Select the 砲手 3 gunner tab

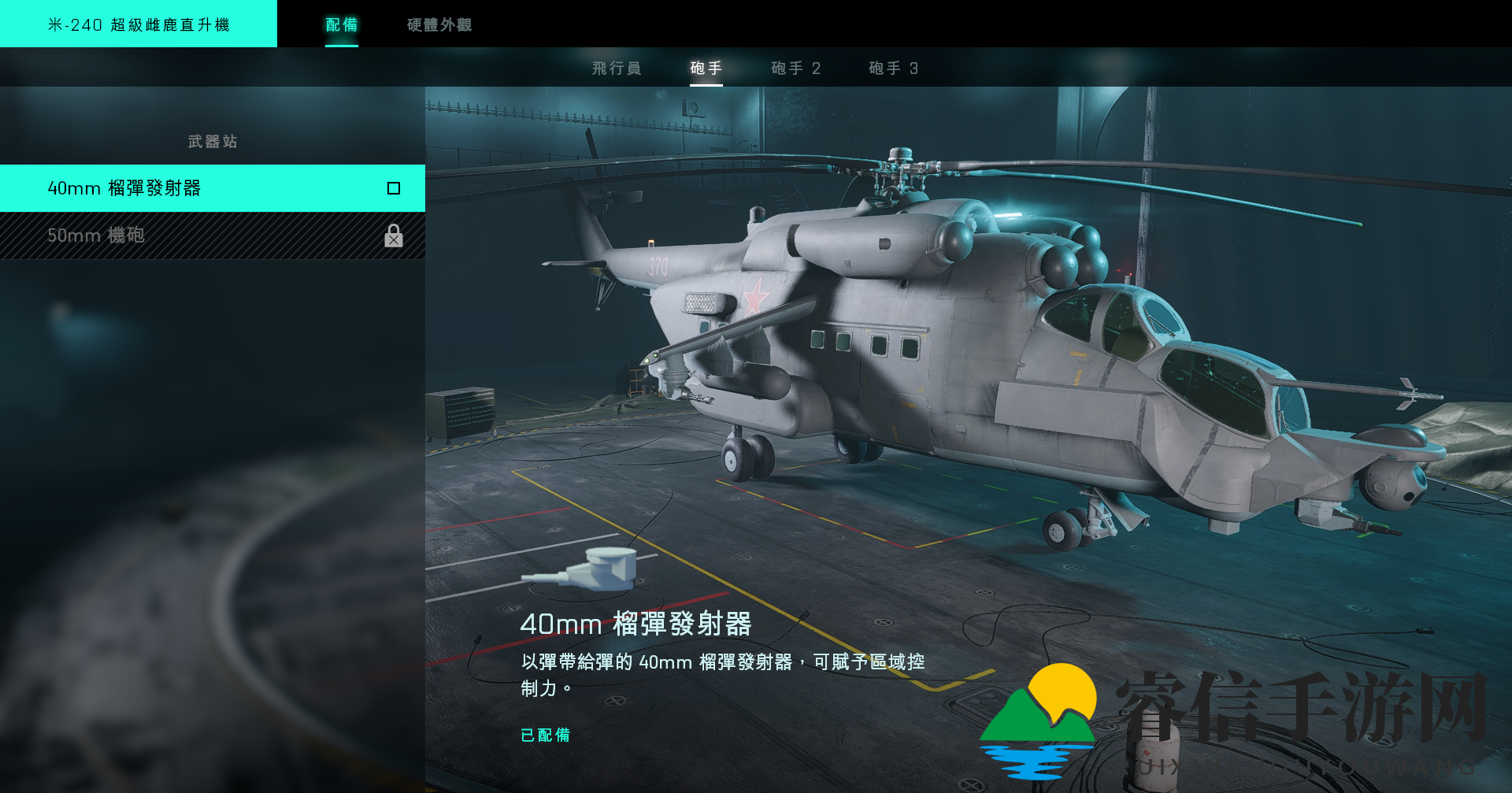tap(891, 69)
